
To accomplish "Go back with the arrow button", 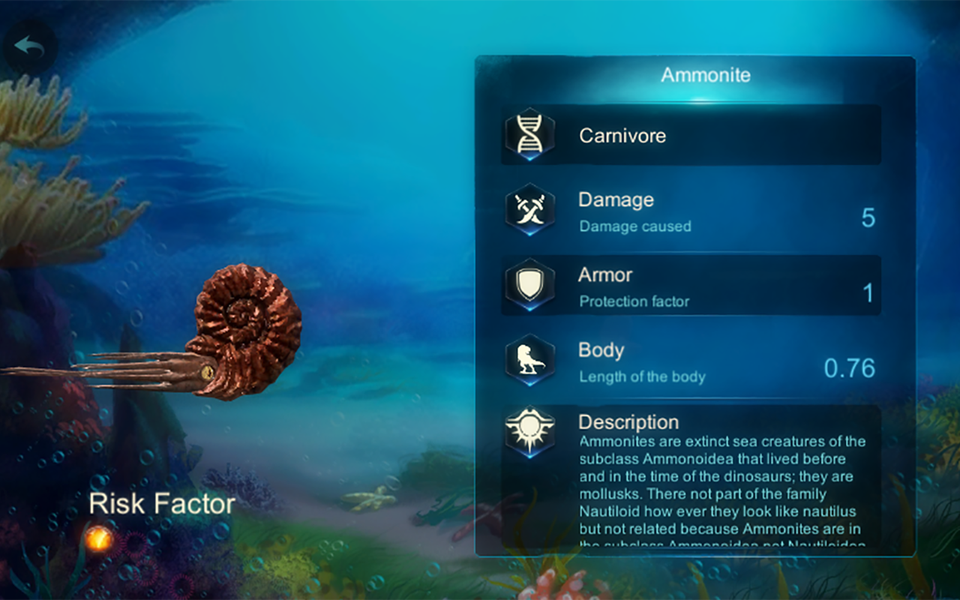I will [28, 46].
